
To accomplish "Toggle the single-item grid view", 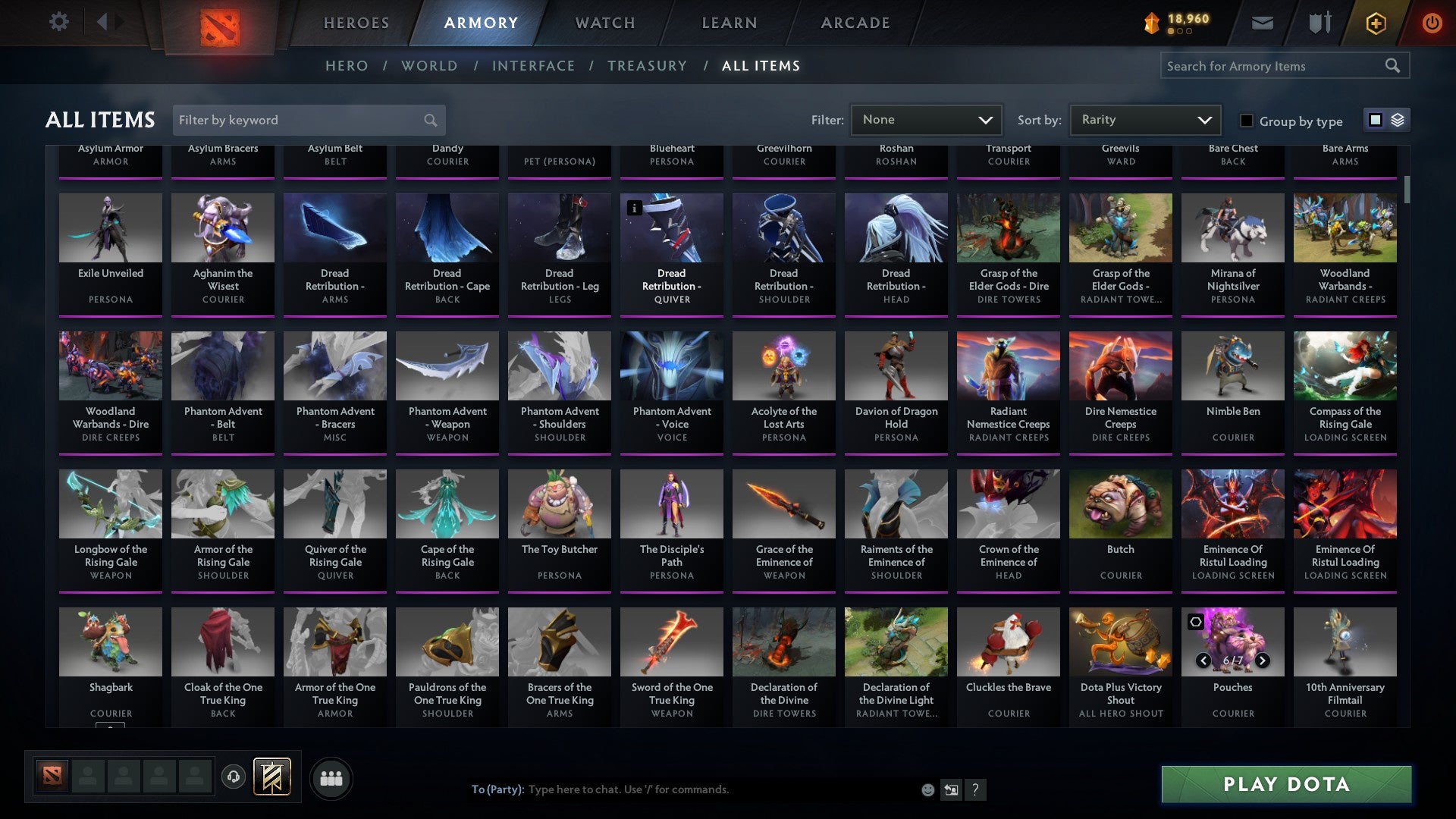I will pyautogui.click(x=1374, y=120).
